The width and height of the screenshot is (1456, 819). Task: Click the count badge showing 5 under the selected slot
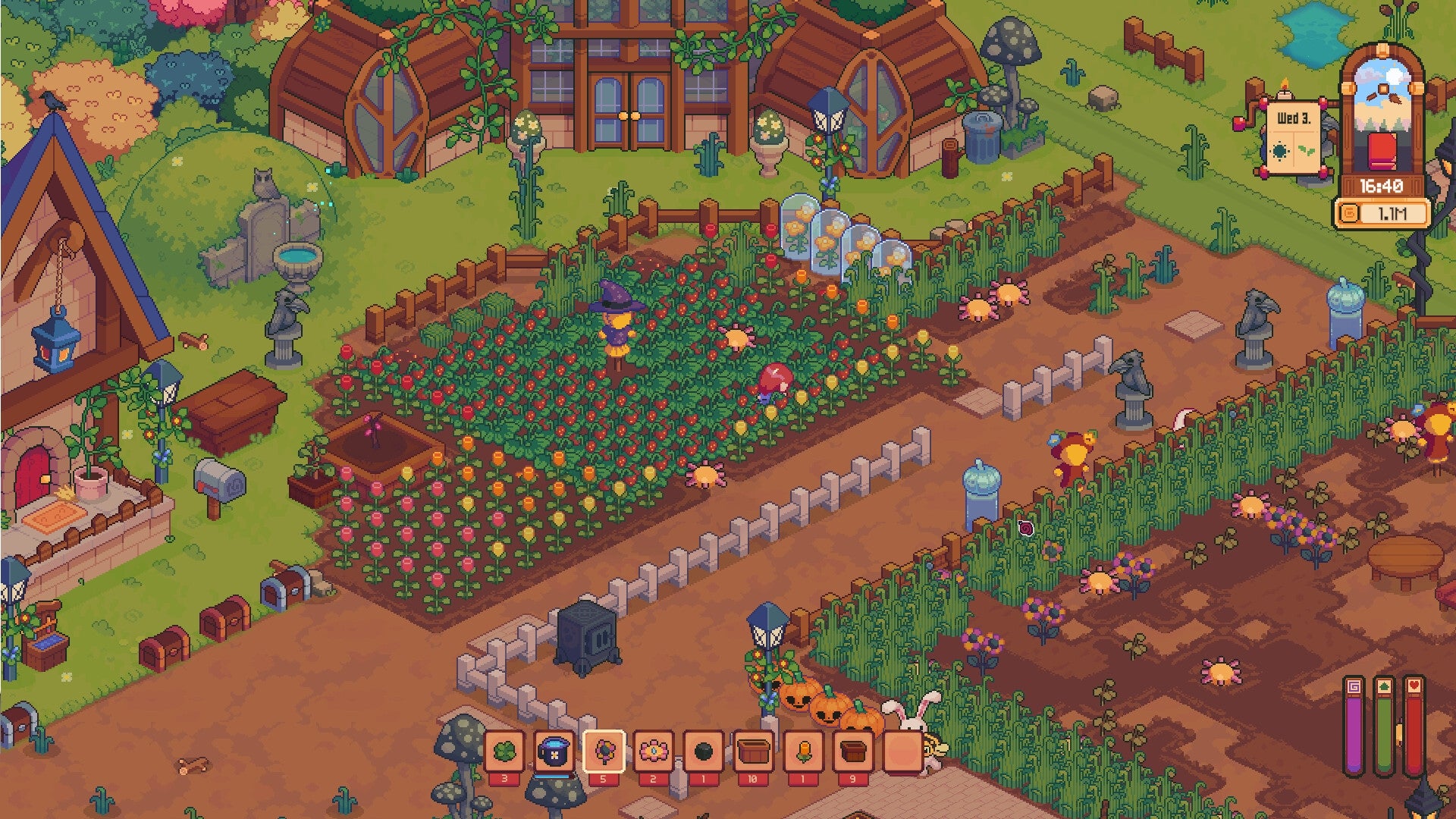604,779
